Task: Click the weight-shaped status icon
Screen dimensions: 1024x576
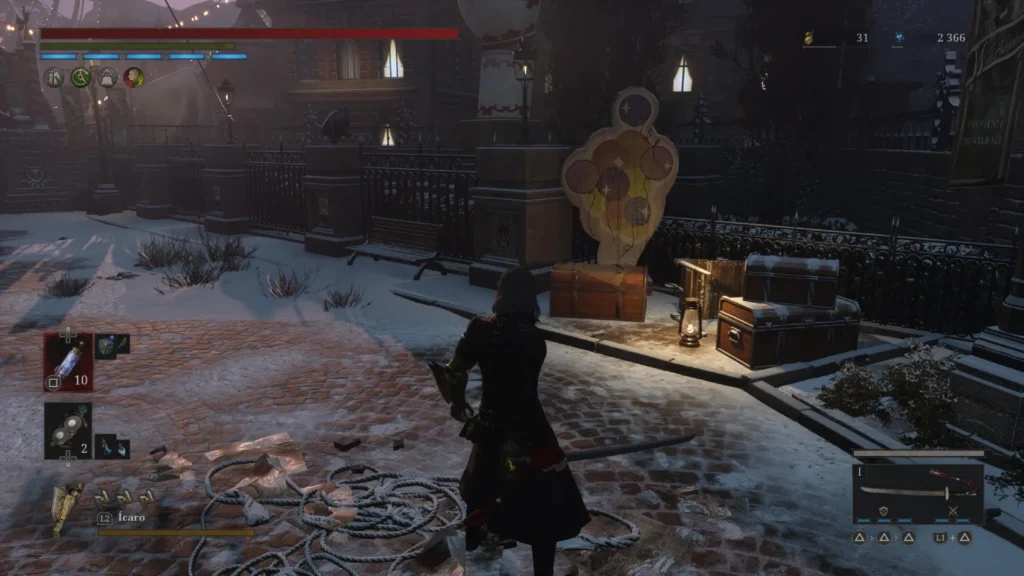Action: (107, 77)
